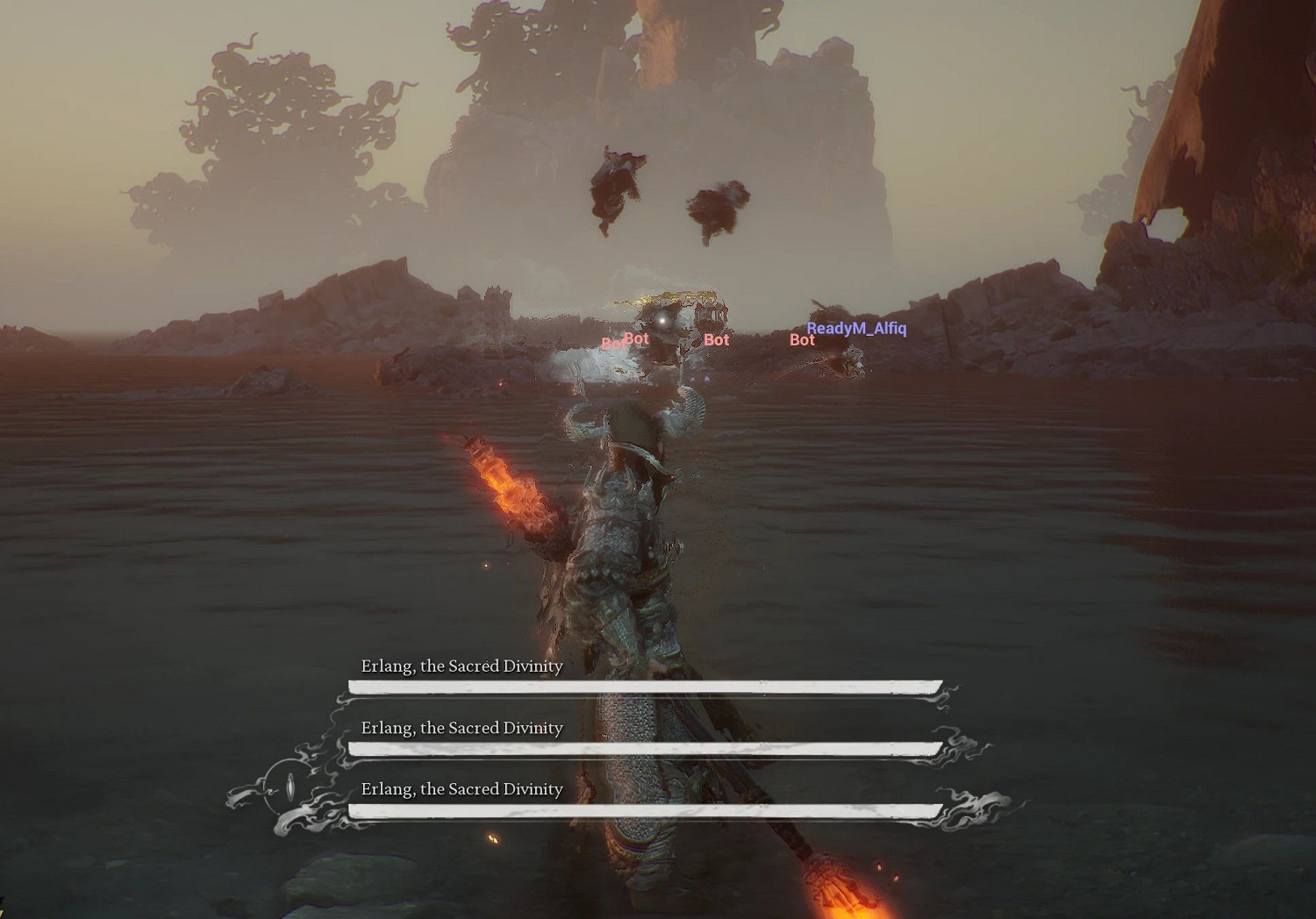Click the player character's horned helmet
The height and width of the screenshot is (919, 1316).
pos(633,421)
